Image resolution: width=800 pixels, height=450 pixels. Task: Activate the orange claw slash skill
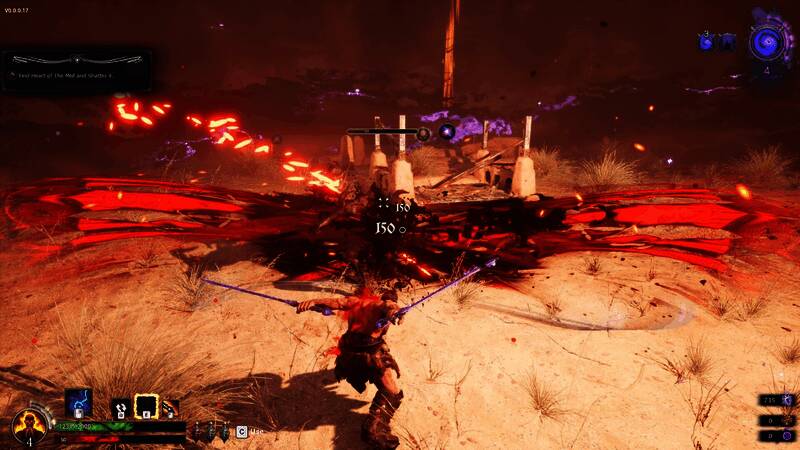click(x=170, y=407)
